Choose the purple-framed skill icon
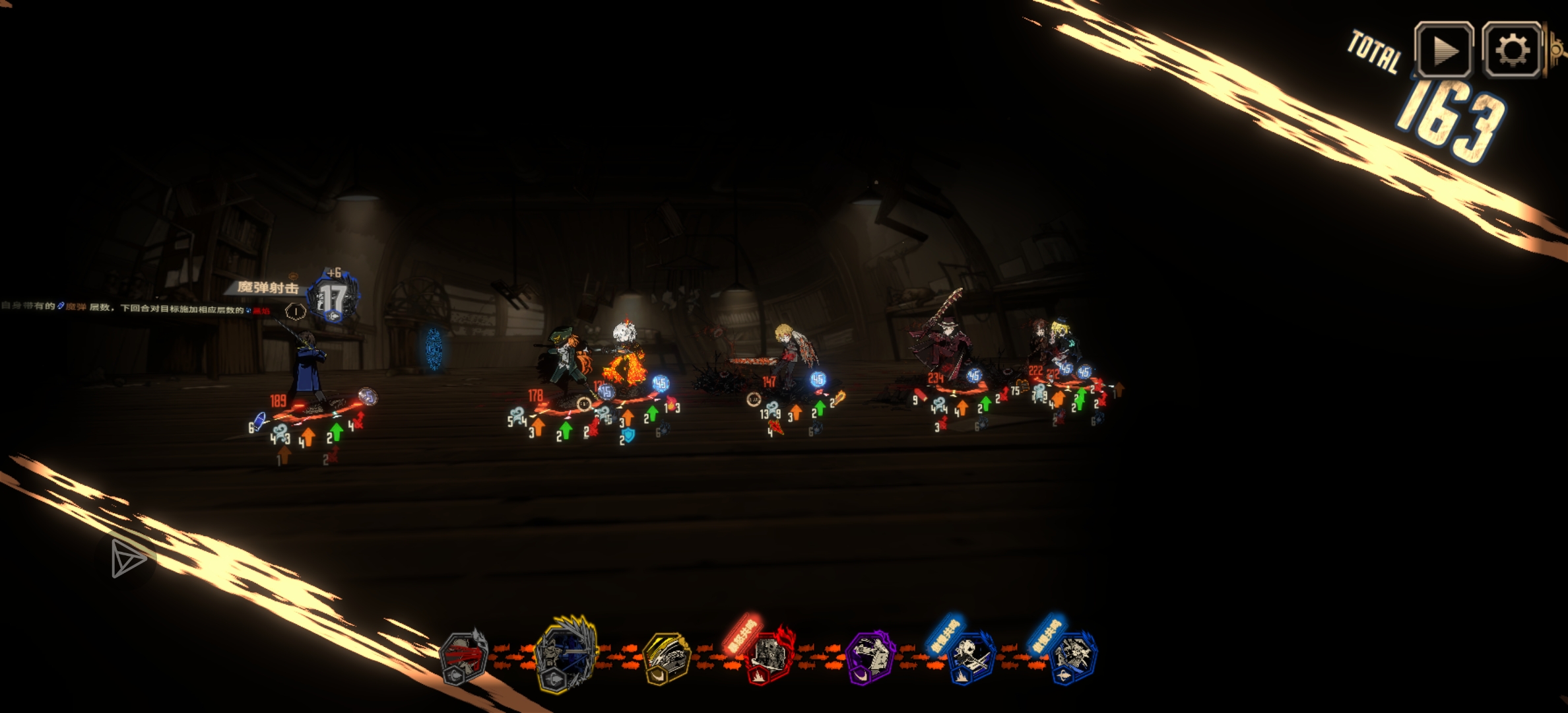The height and width of the screenshot is (713, 1568). [870, 658]
